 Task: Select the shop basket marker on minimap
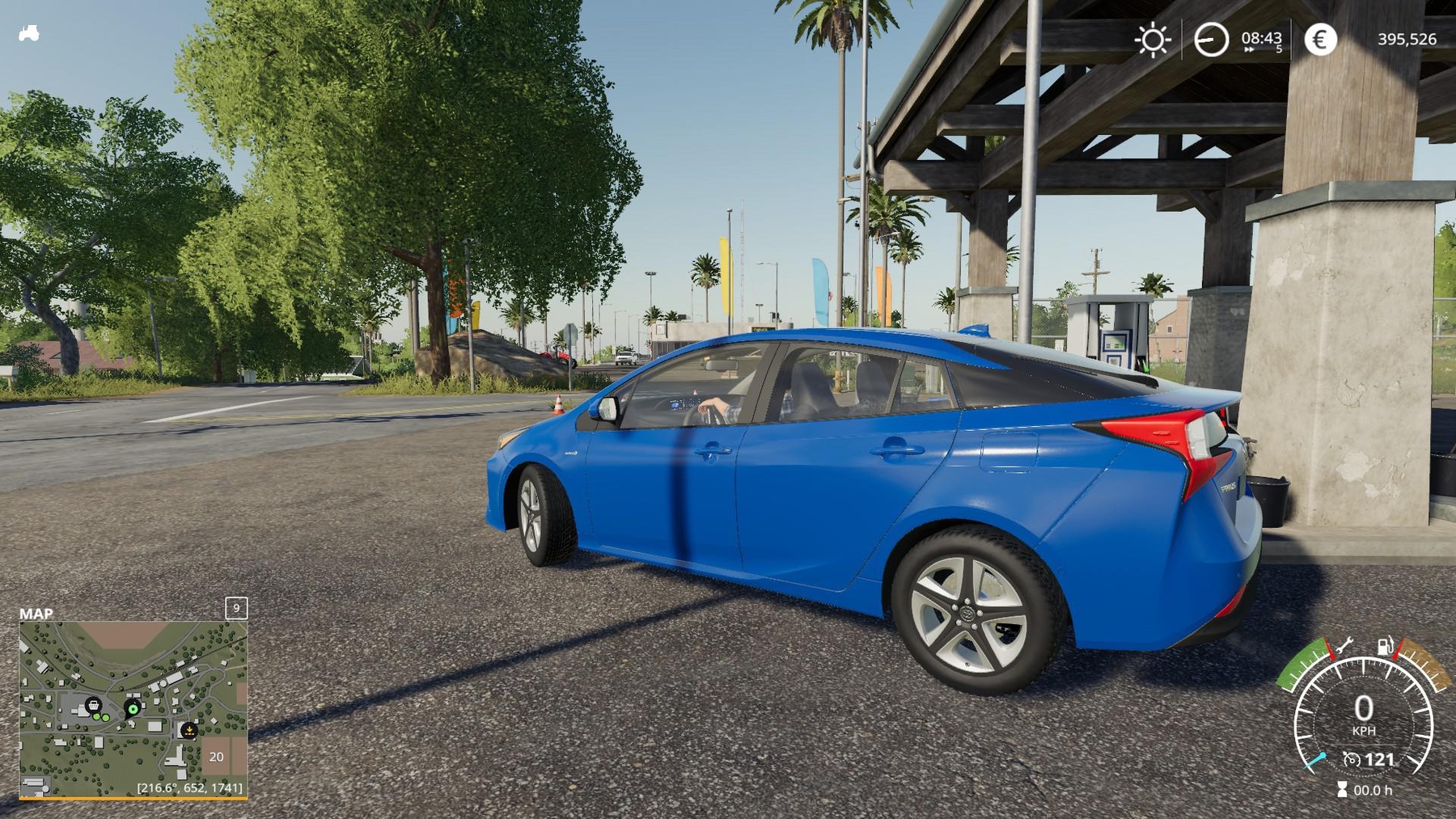pos(94,705)
